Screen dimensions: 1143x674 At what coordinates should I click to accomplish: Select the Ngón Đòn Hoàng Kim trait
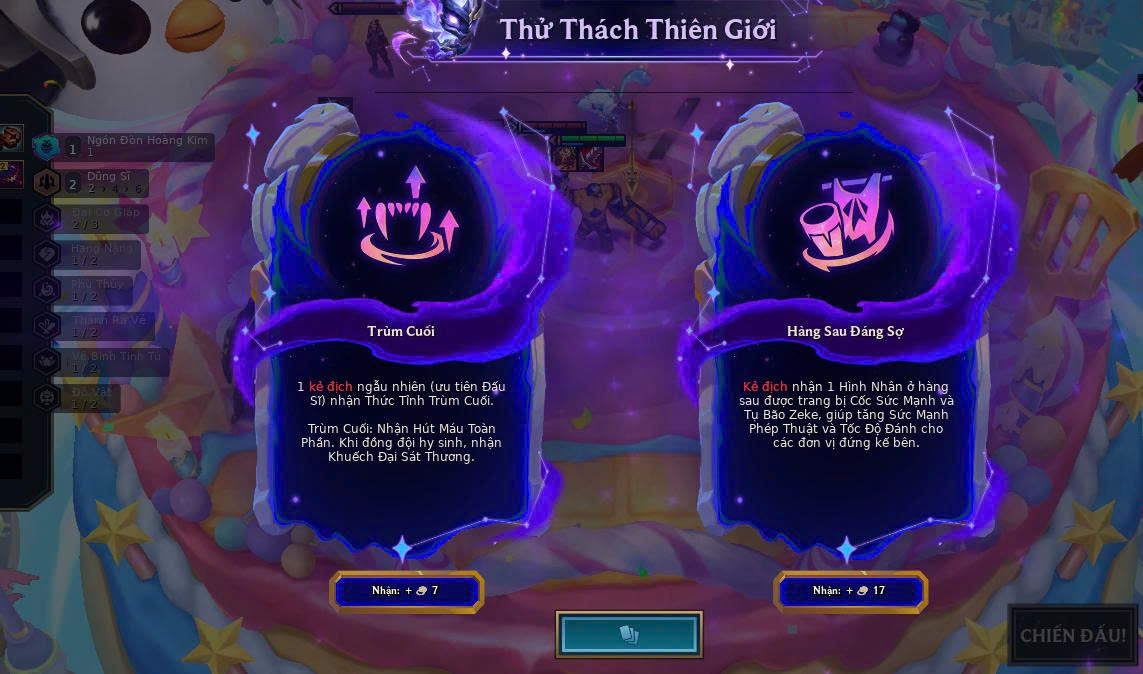[x=130, y=146]
